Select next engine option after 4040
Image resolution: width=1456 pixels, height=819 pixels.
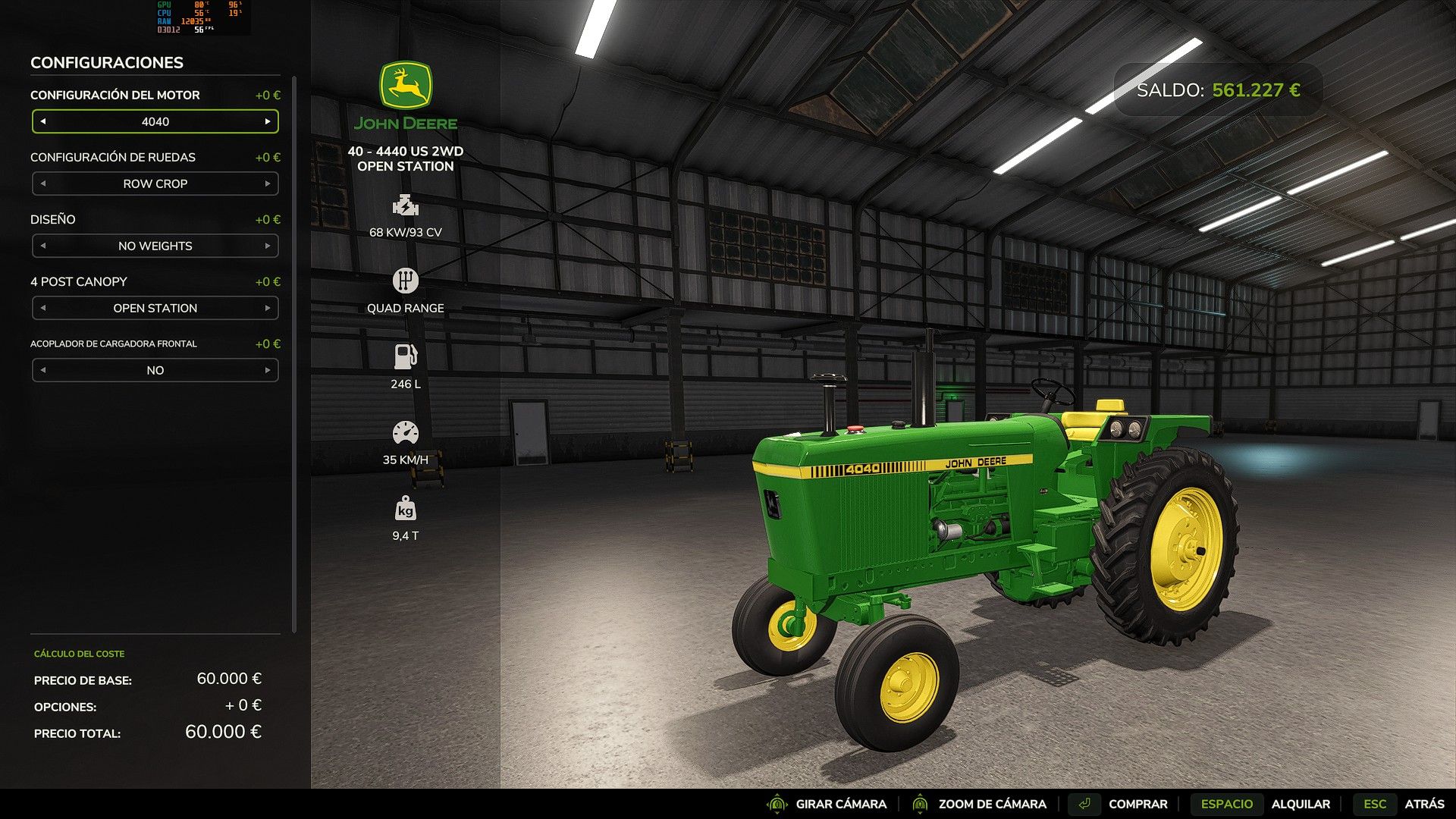pyautogui.click(x=267, y=121)
